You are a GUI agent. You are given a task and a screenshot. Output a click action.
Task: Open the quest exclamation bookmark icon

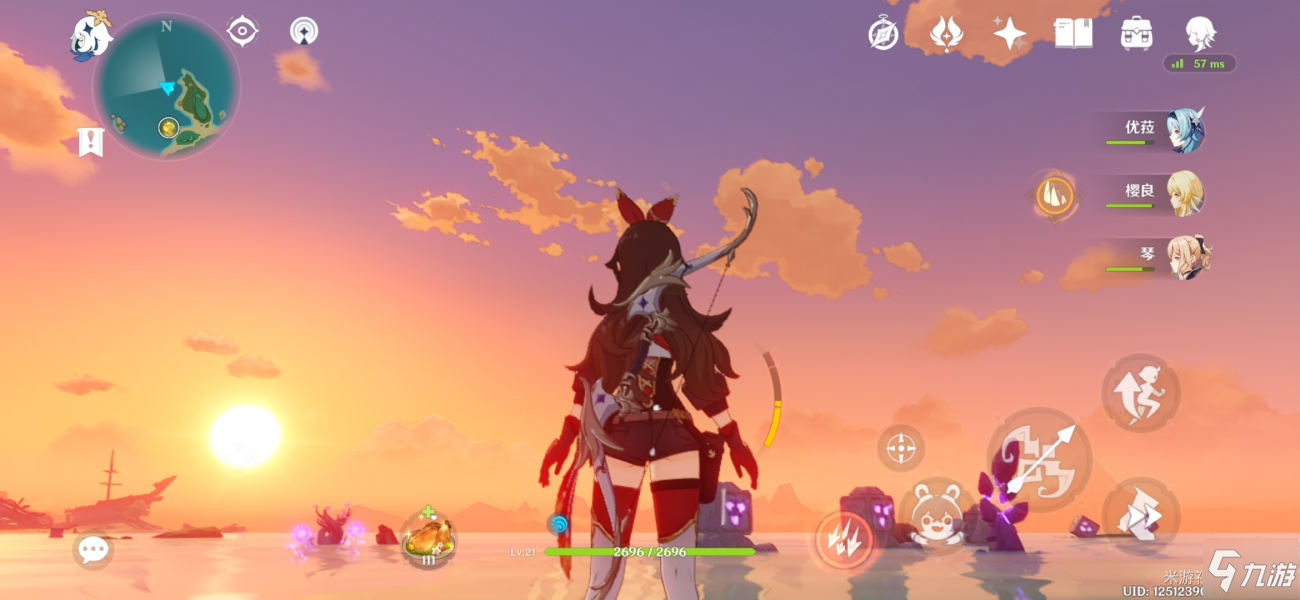coord(91,142)
